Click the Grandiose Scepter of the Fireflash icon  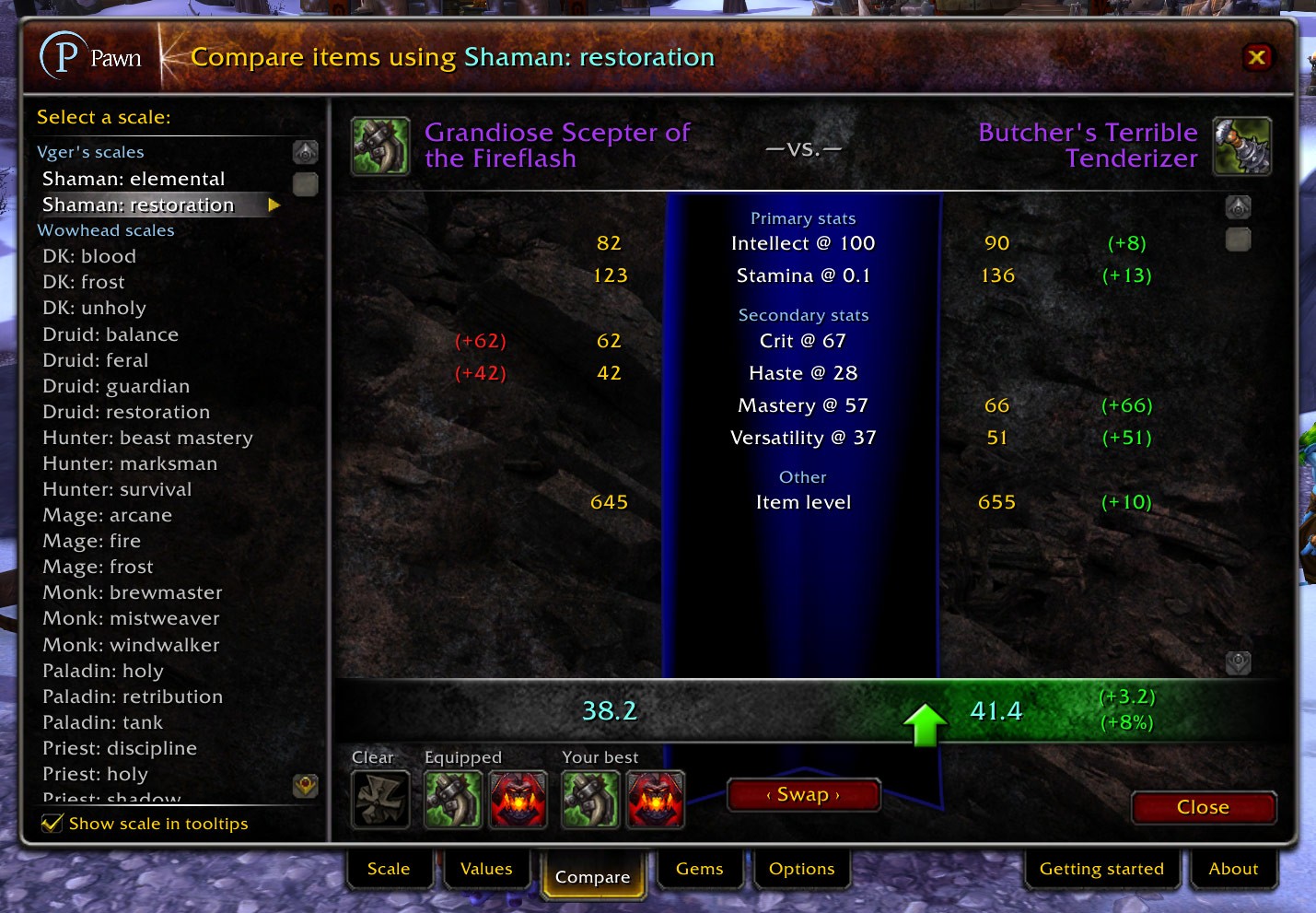click(380, 146)
